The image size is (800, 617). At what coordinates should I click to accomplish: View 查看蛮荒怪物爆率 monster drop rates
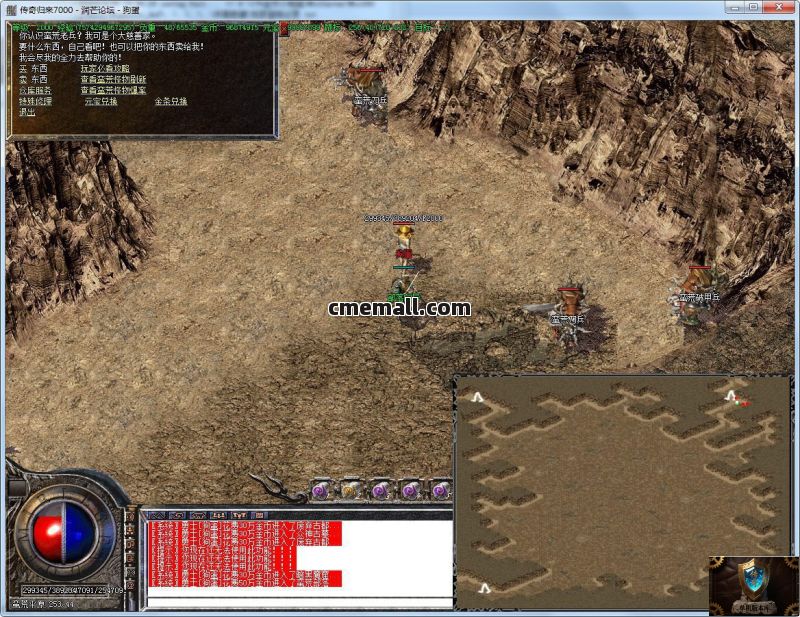pos(113,90)
